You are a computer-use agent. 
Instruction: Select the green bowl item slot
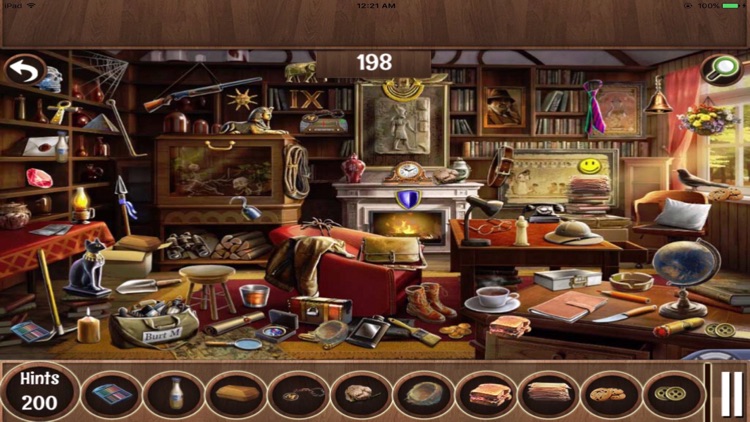[x=424, y=393]
